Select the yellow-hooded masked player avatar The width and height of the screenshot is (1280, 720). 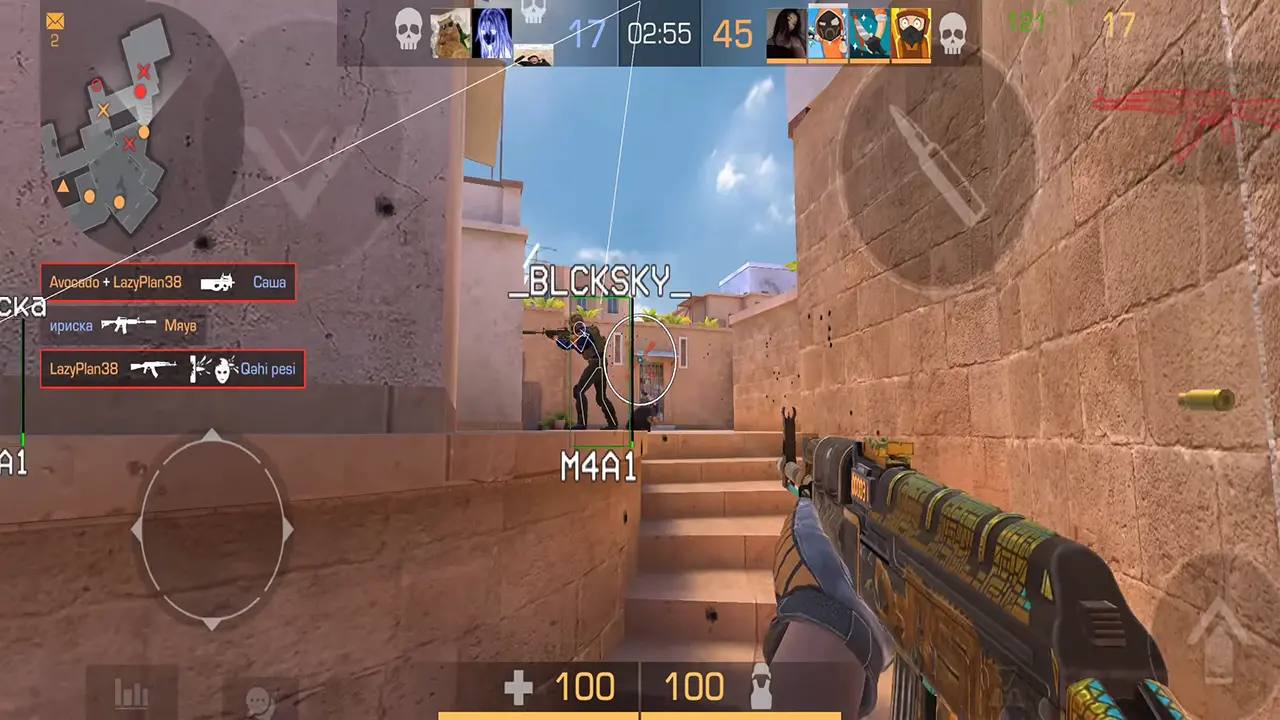(x=910, y=35)
